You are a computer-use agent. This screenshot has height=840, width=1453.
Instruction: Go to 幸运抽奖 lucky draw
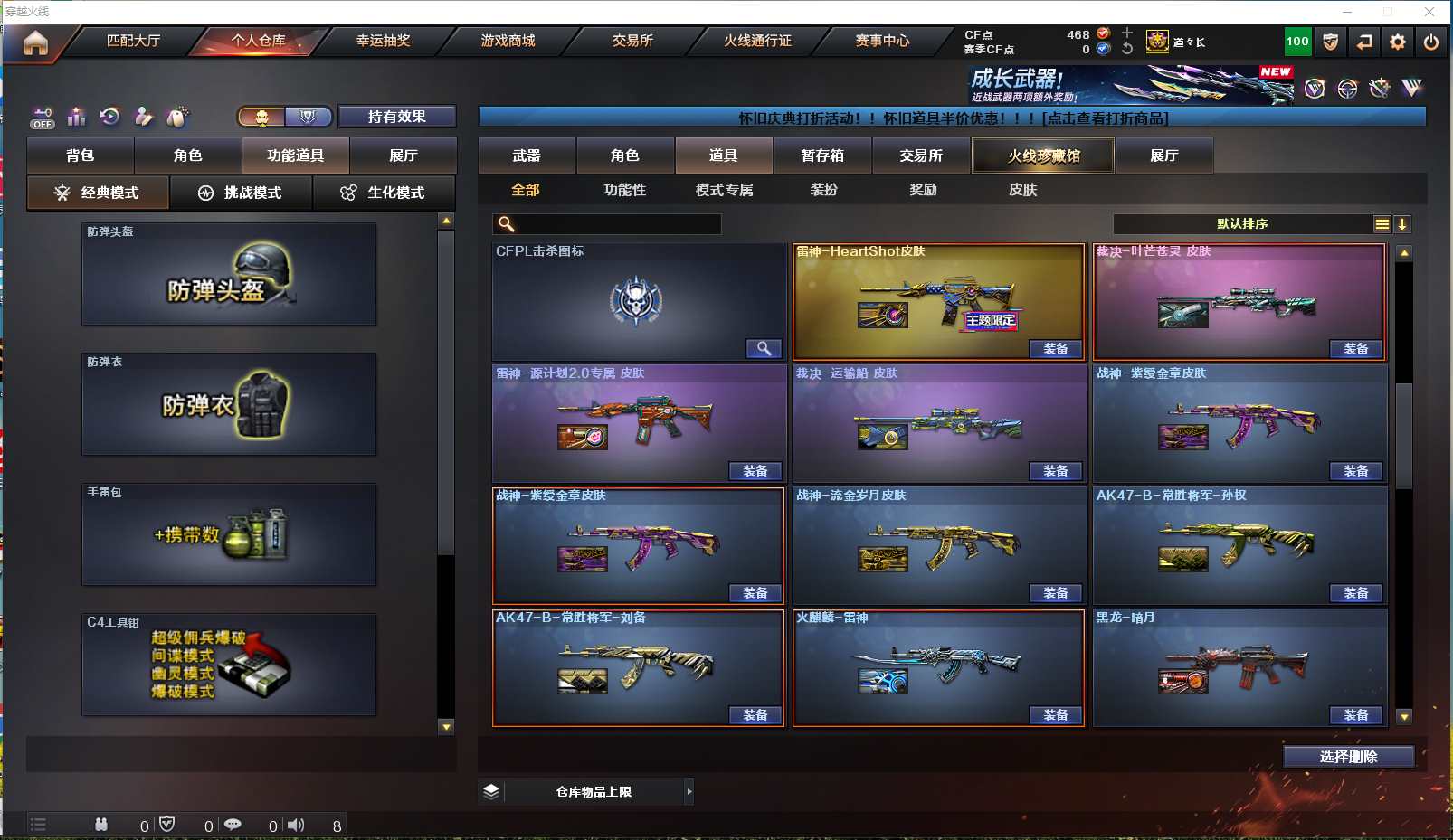tap(383, 41)
